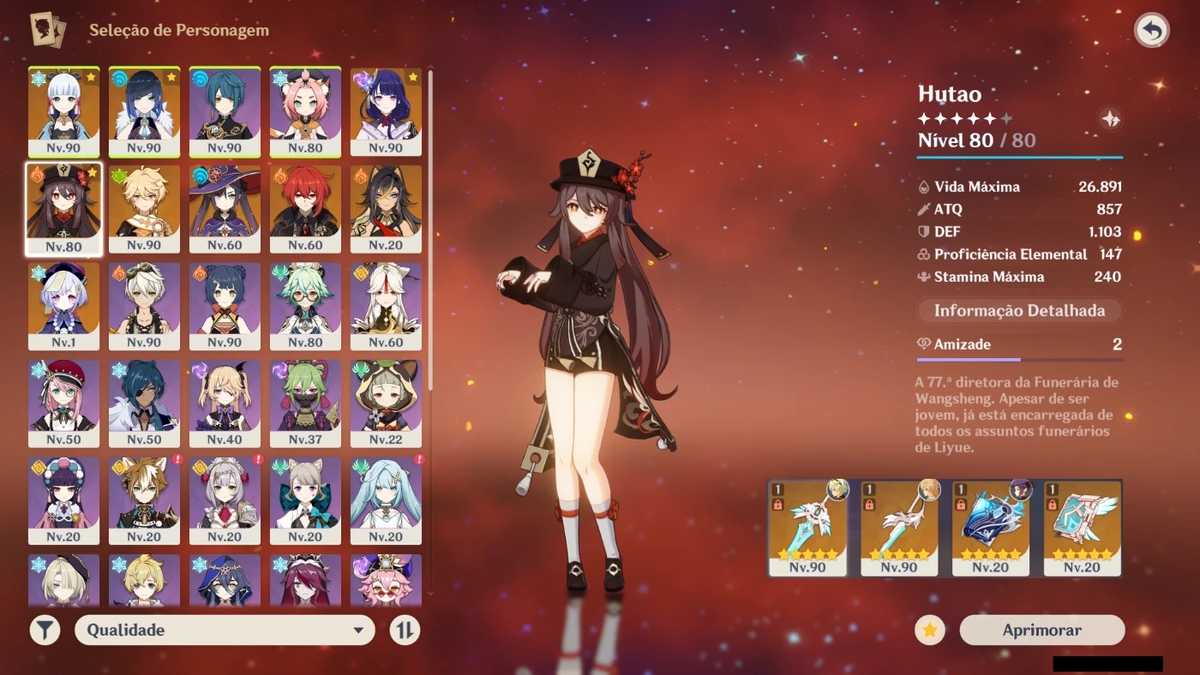Go back using the return arrow button
This screenshot has height=675, width=1200.
click(x=1152, y=31)
